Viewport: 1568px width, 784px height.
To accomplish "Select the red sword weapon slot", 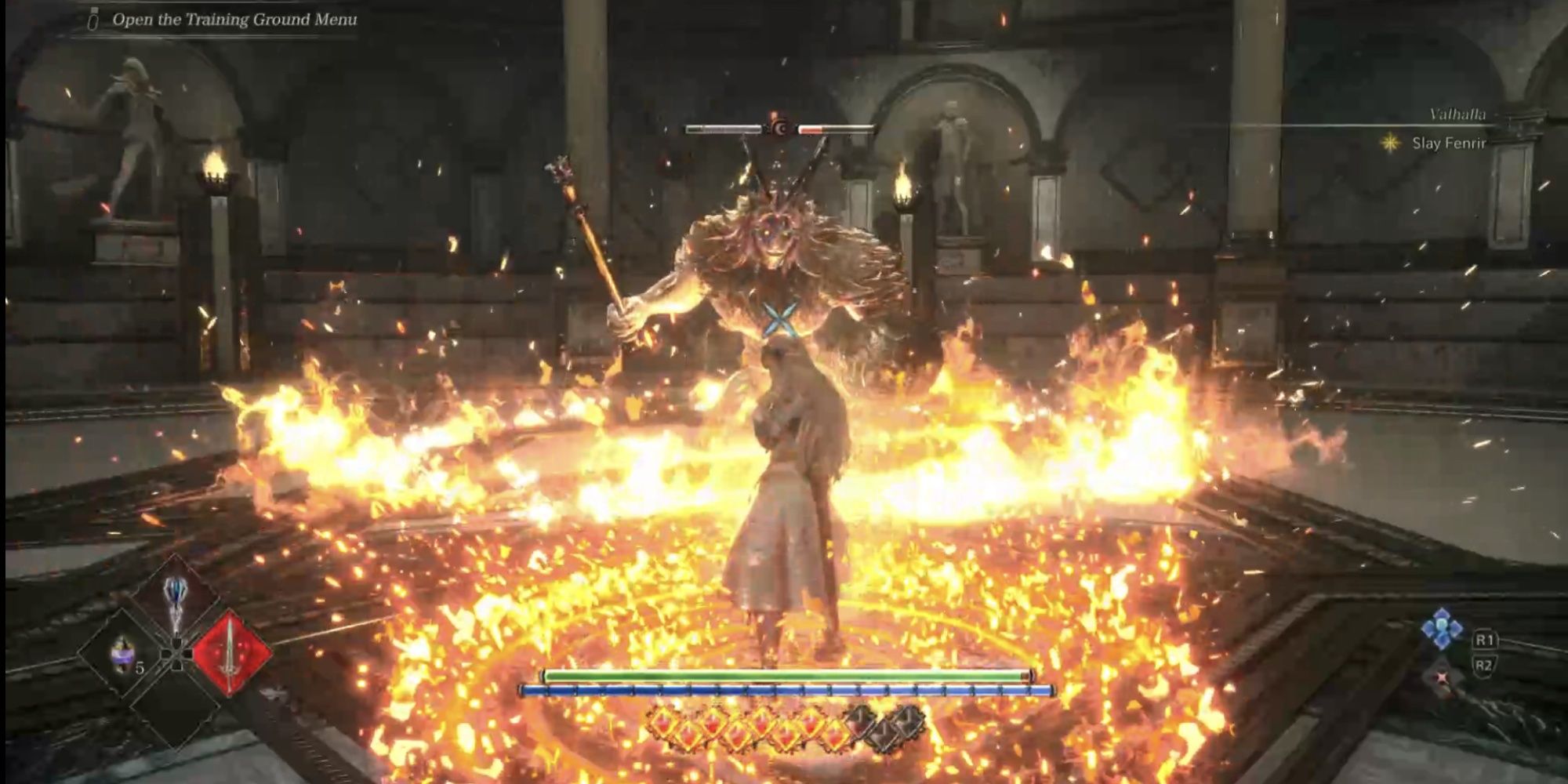I will 230,652.
